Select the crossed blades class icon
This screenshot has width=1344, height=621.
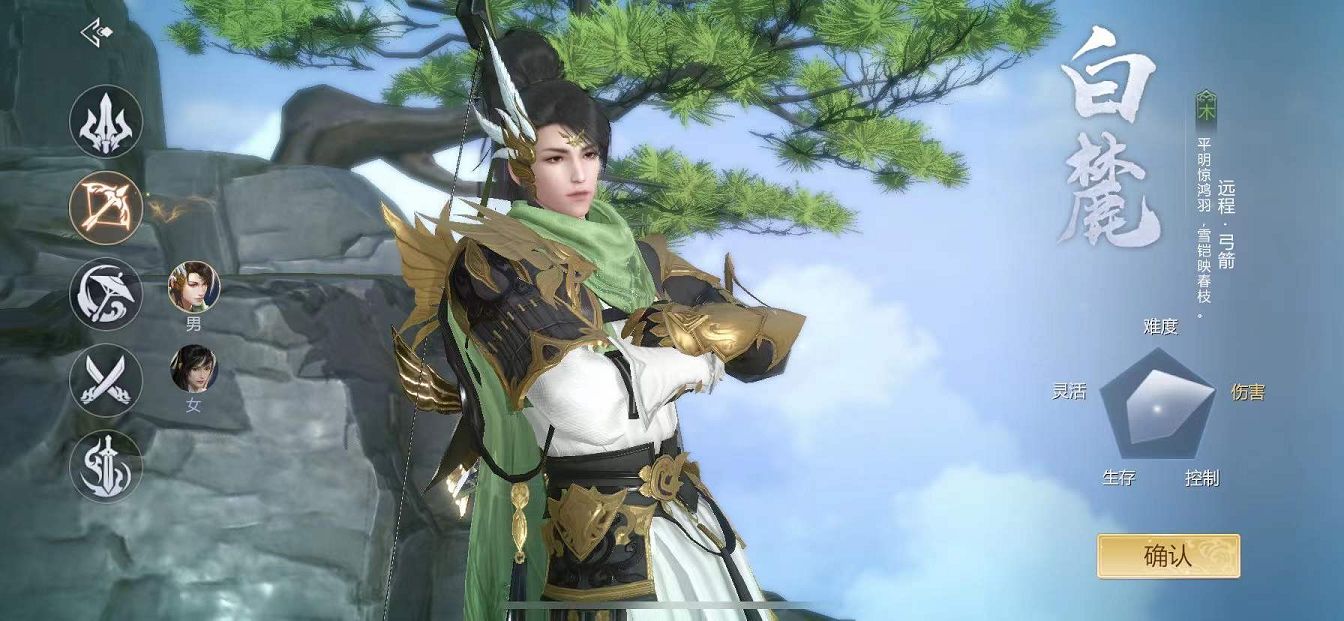tap(106, 380)
